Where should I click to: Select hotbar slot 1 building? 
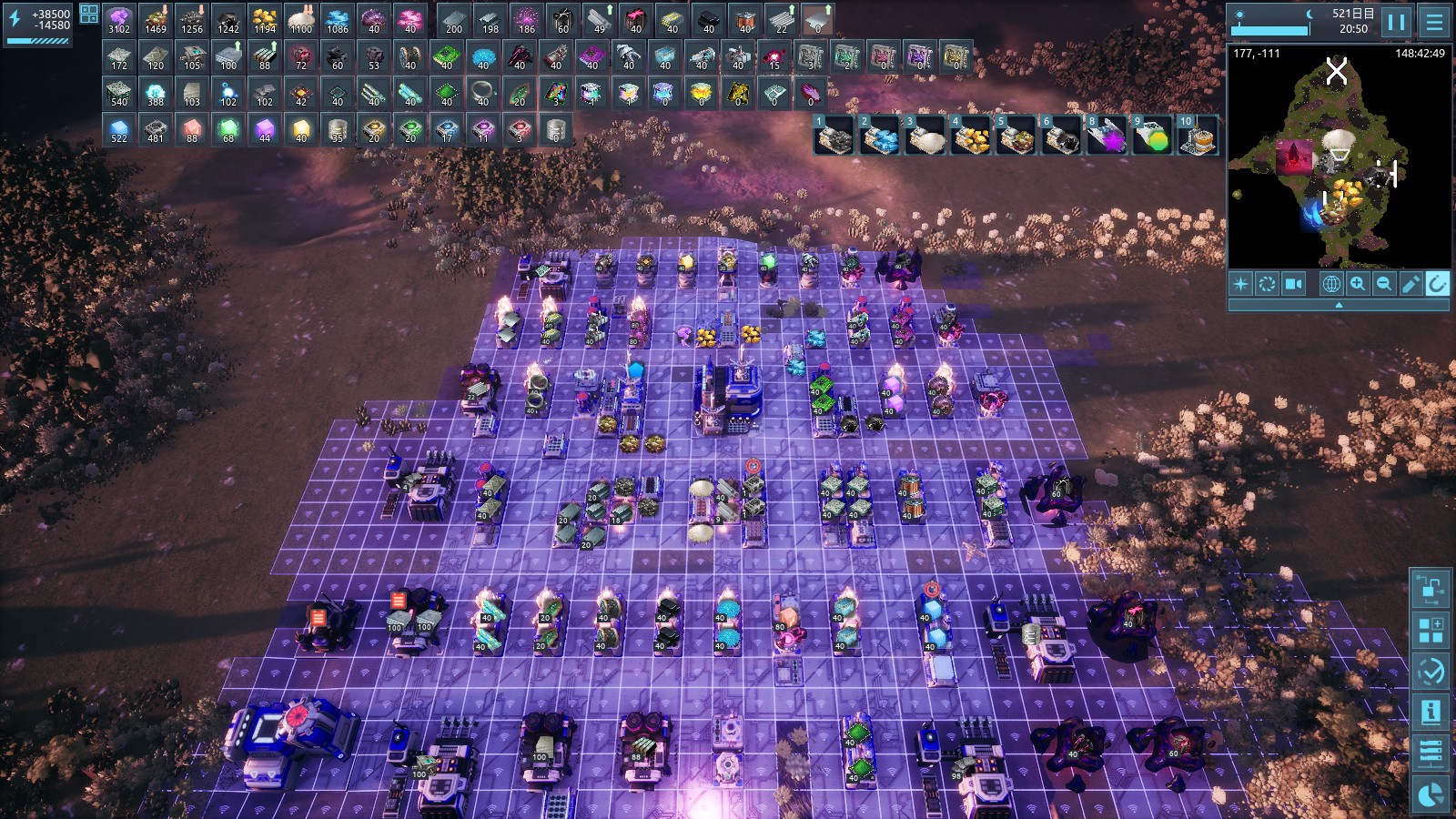pyautogui.click(x=834, y=135)
